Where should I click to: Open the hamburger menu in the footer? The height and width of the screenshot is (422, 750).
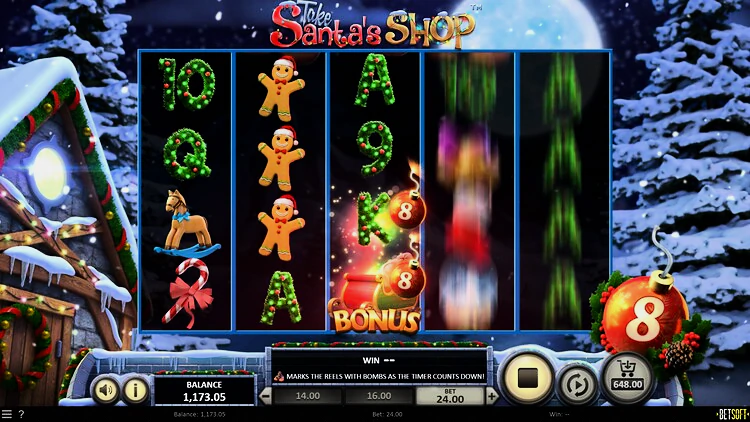pos(7,414)
